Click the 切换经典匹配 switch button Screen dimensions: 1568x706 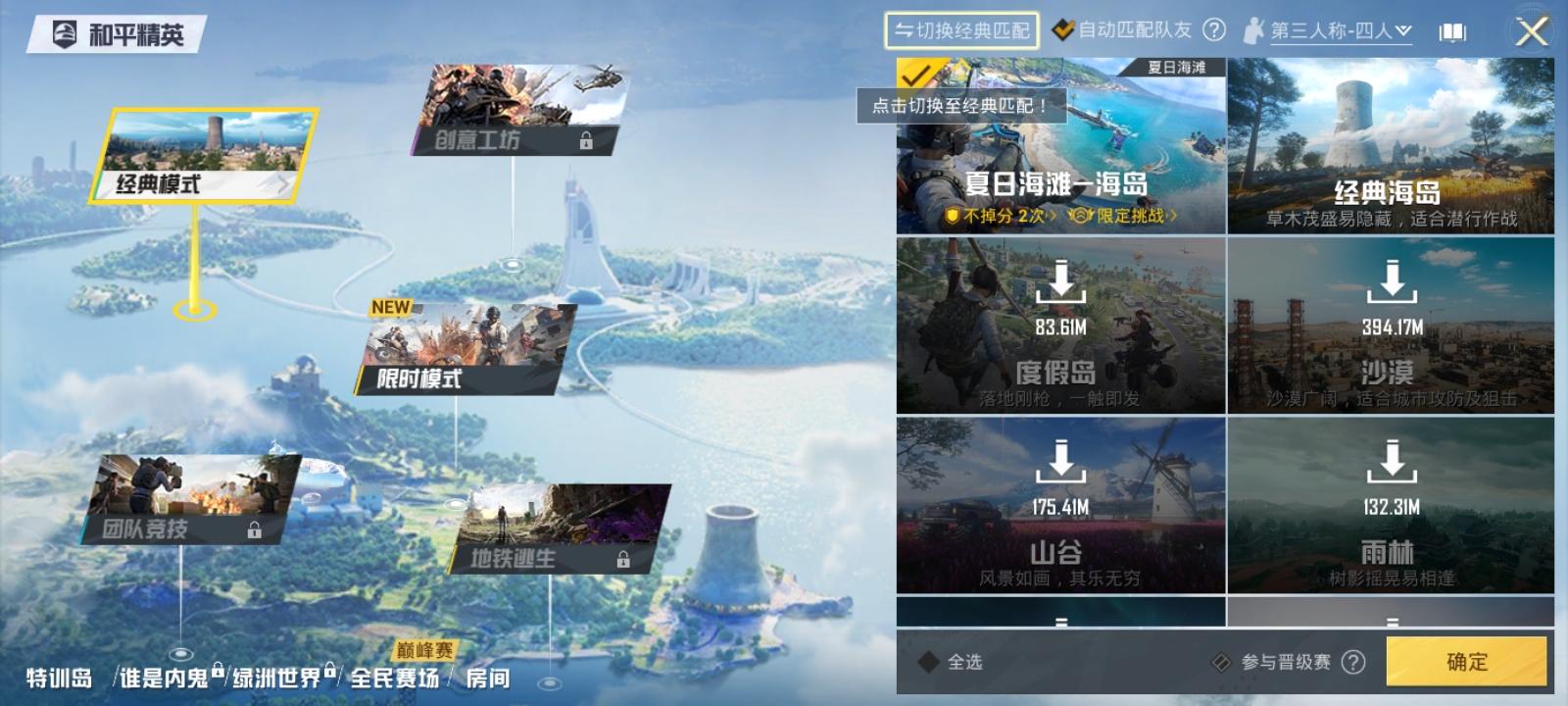point(960,29)
